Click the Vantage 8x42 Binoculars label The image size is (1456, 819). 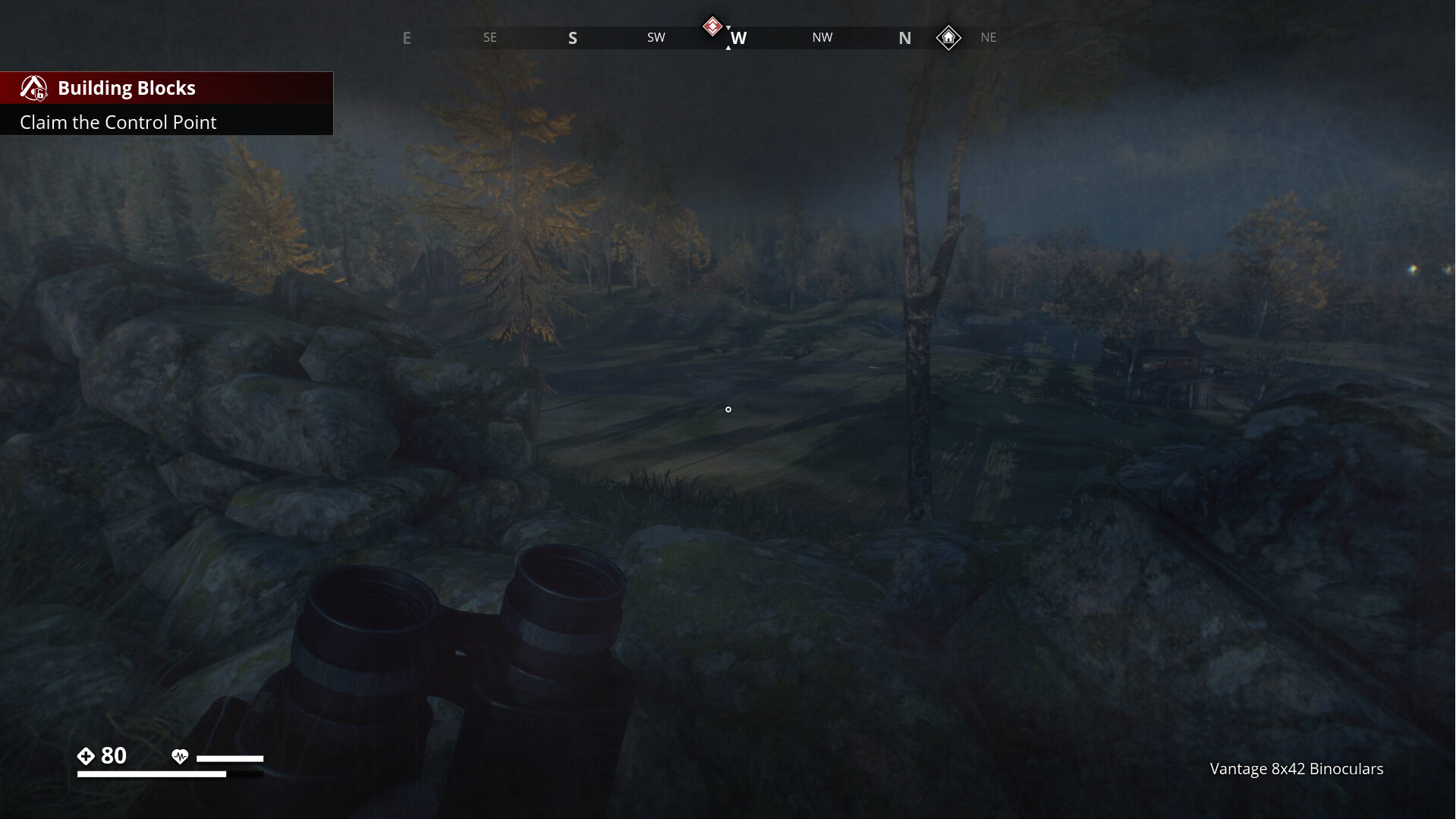[x=1297, y=769]
